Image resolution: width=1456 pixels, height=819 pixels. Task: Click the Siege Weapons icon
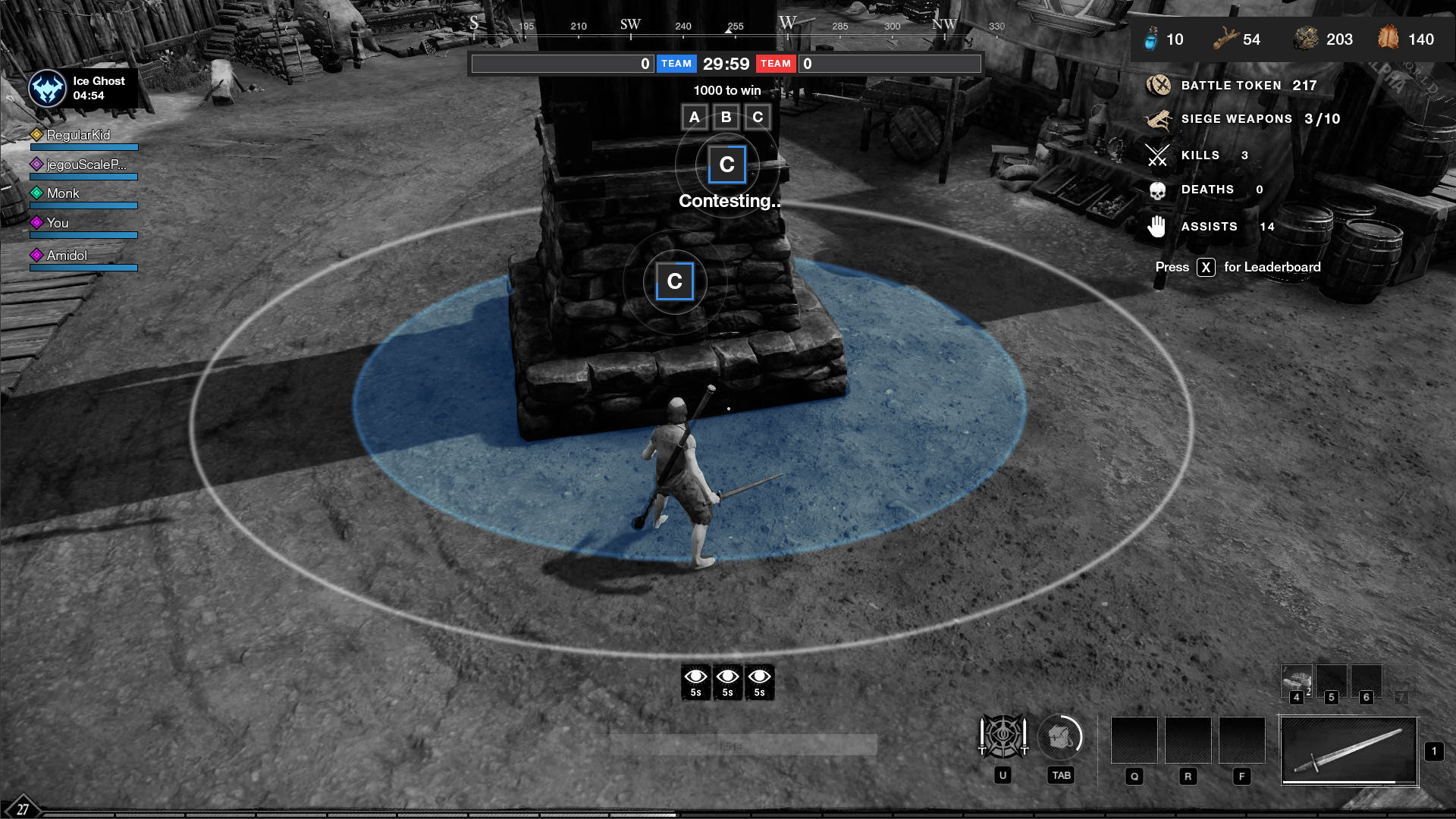click(x=1158, y=119)
